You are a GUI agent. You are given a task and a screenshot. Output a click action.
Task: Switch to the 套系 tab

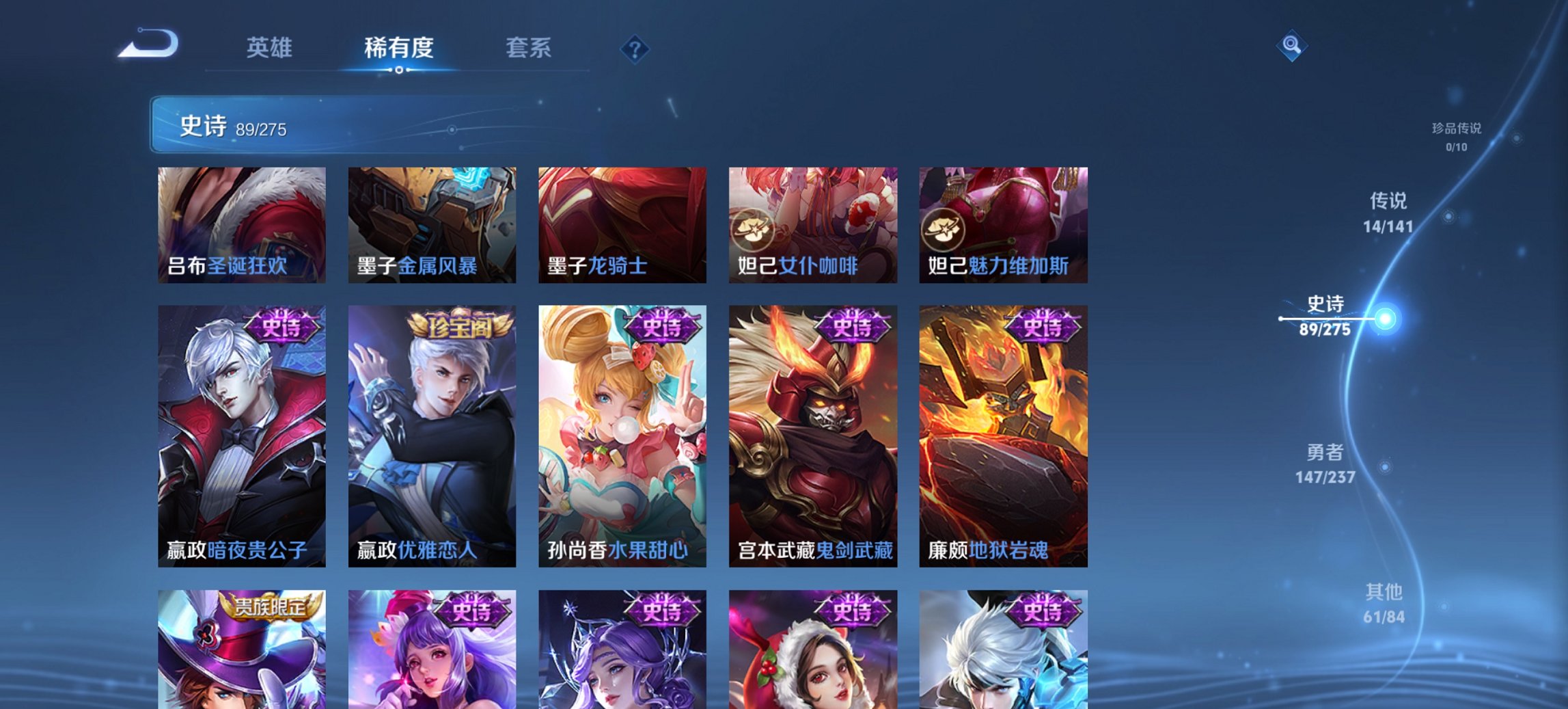point(529,48)
